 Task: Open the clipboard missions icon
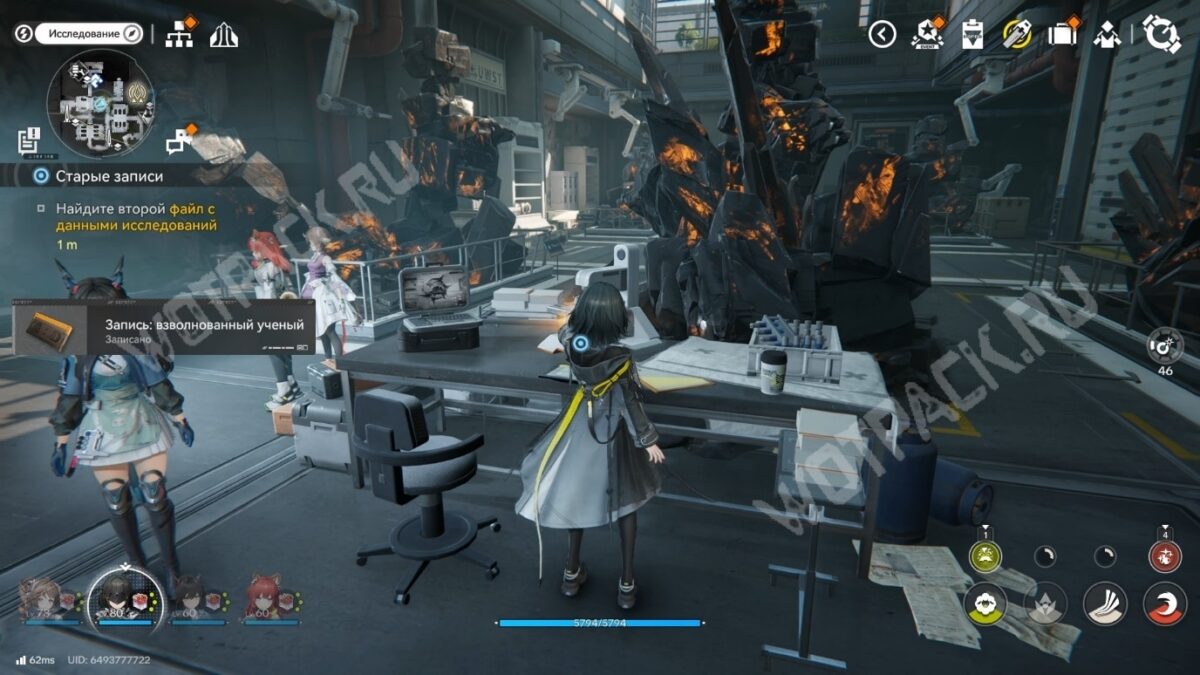click(972, 34)
